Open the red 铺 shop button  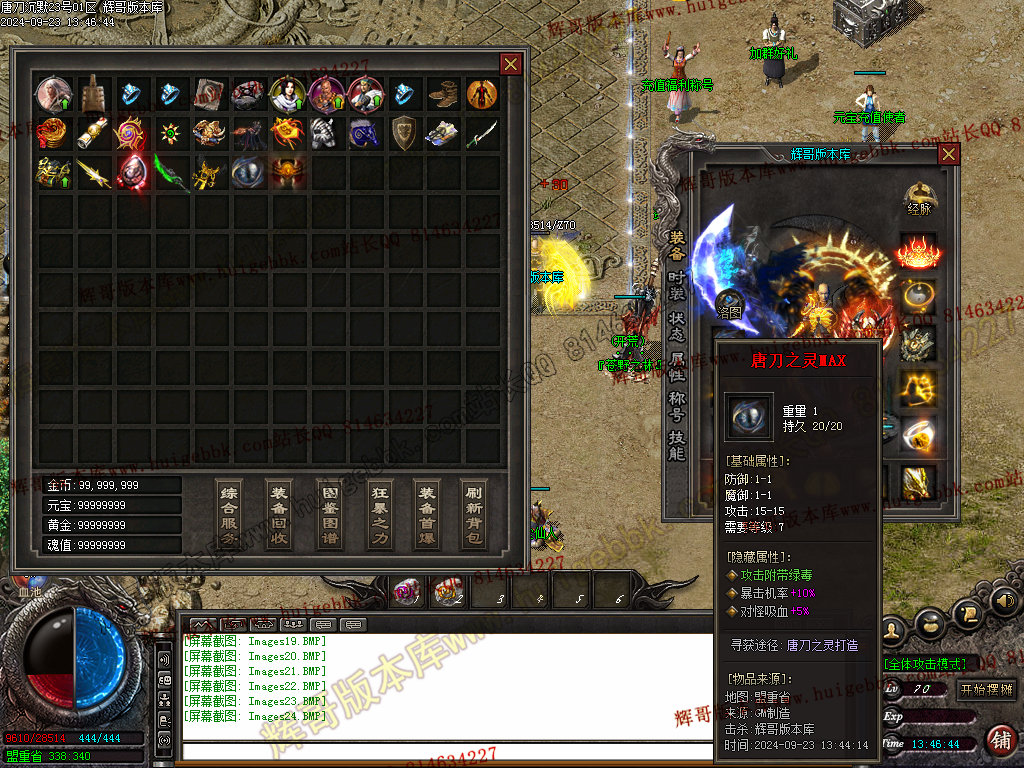(999, 740)
